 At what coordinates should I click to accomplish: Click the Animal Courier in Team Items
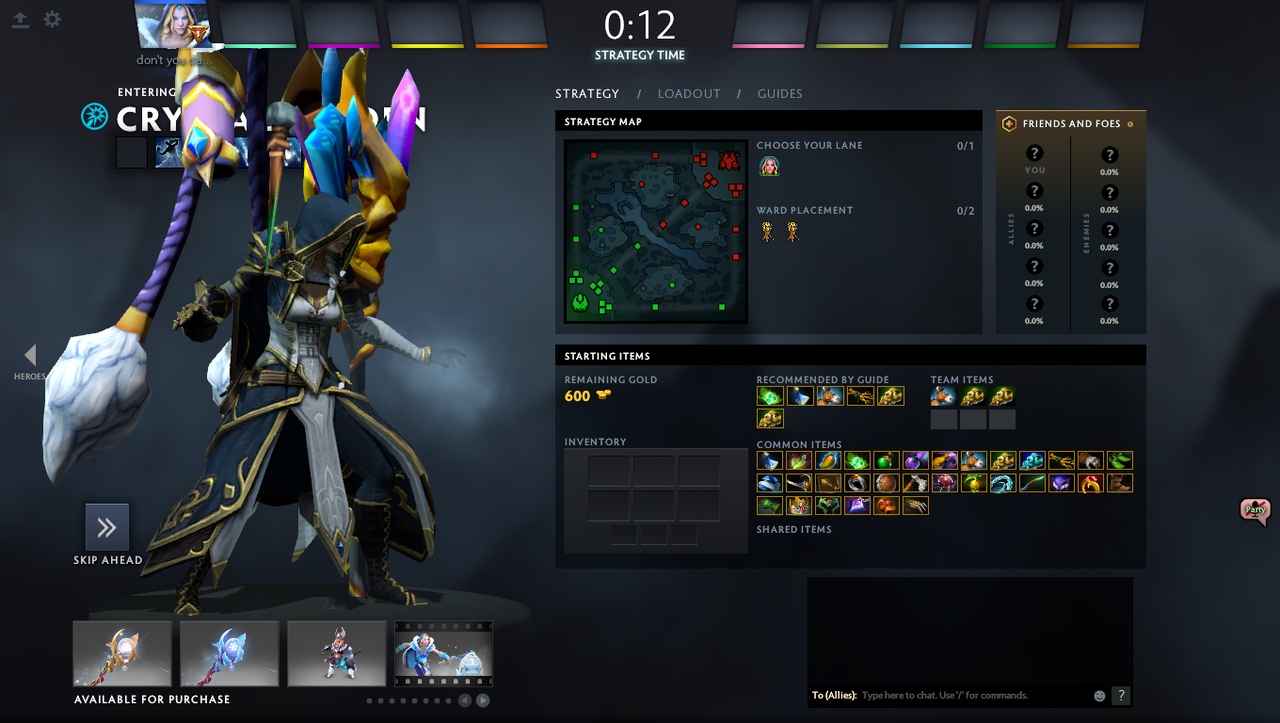[943, 396]
